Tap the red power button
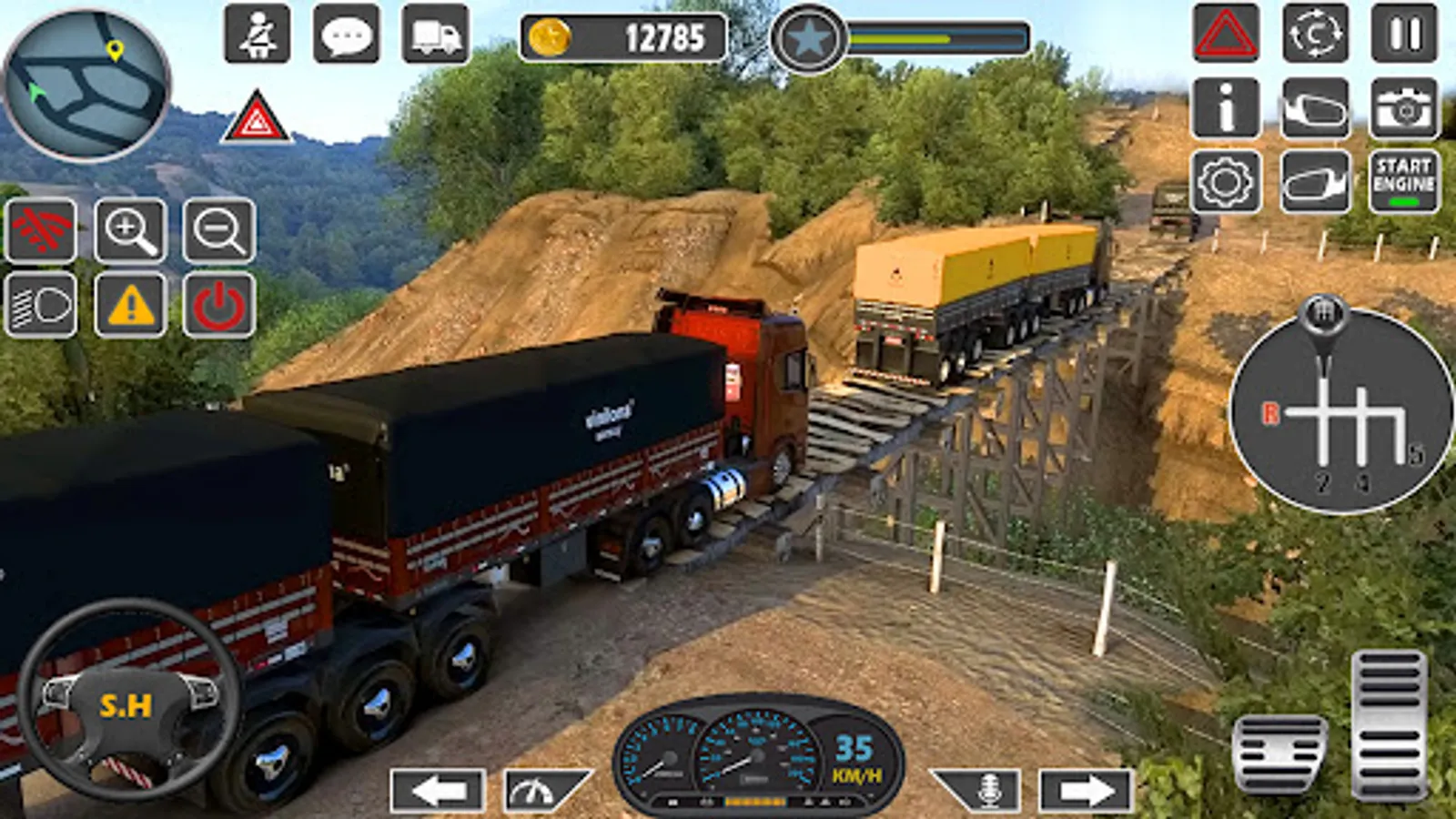Screen dimensions: 1456x819 click(219, 306)
